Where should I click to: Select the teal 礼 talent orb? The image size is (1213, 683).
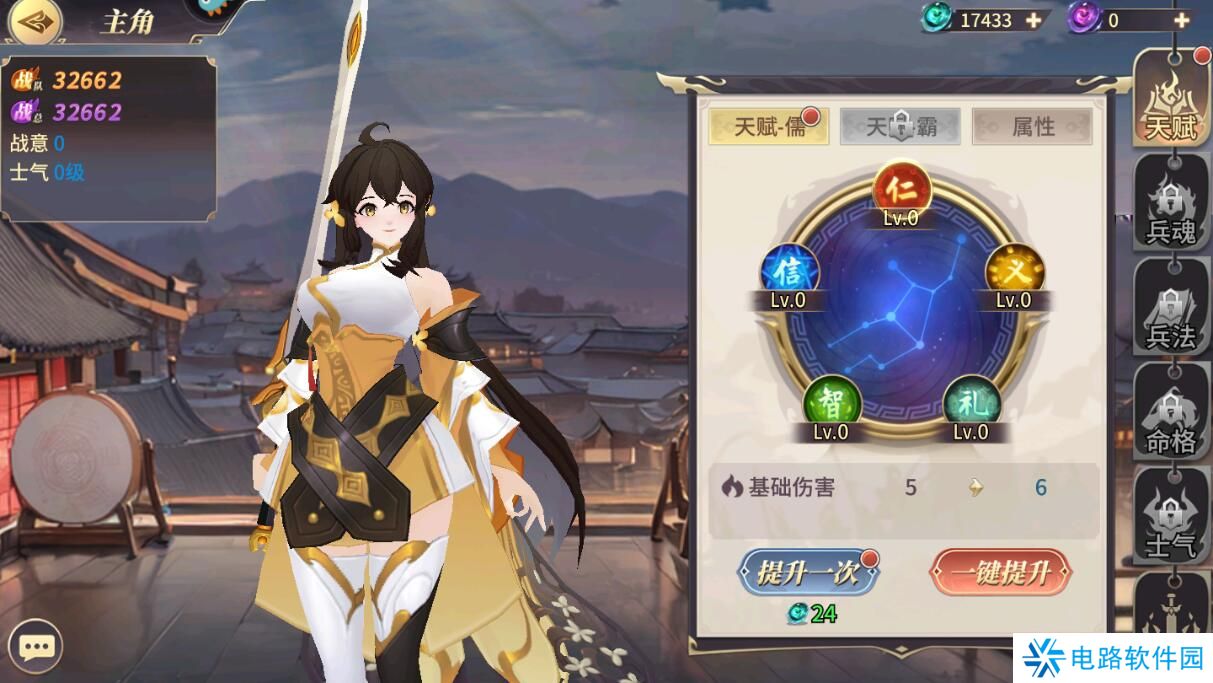pos(971,404)
